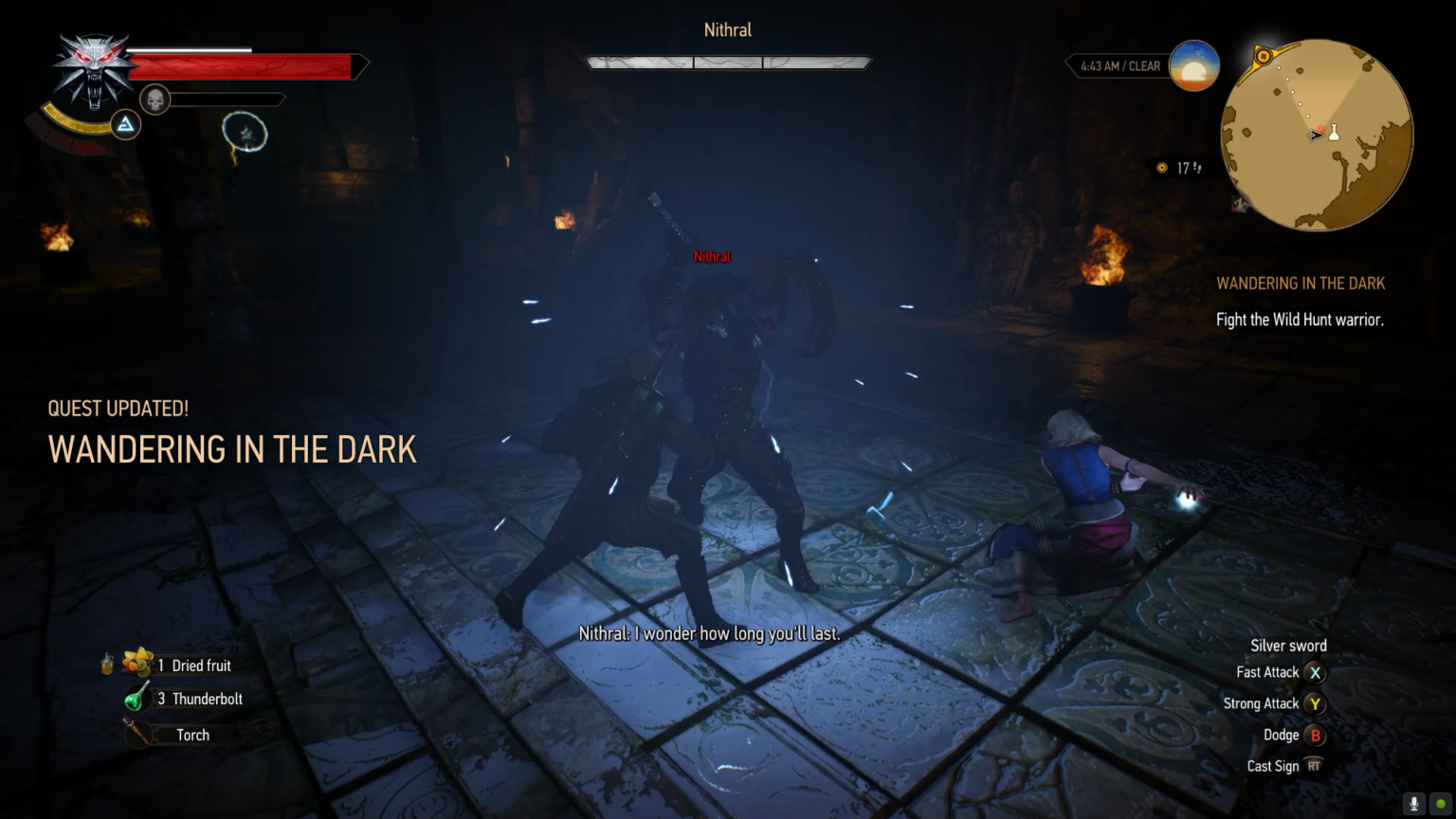The image size is (1456, 819).
Task: Click Geralt's red health bar
Action: click(x=242, y=65)
